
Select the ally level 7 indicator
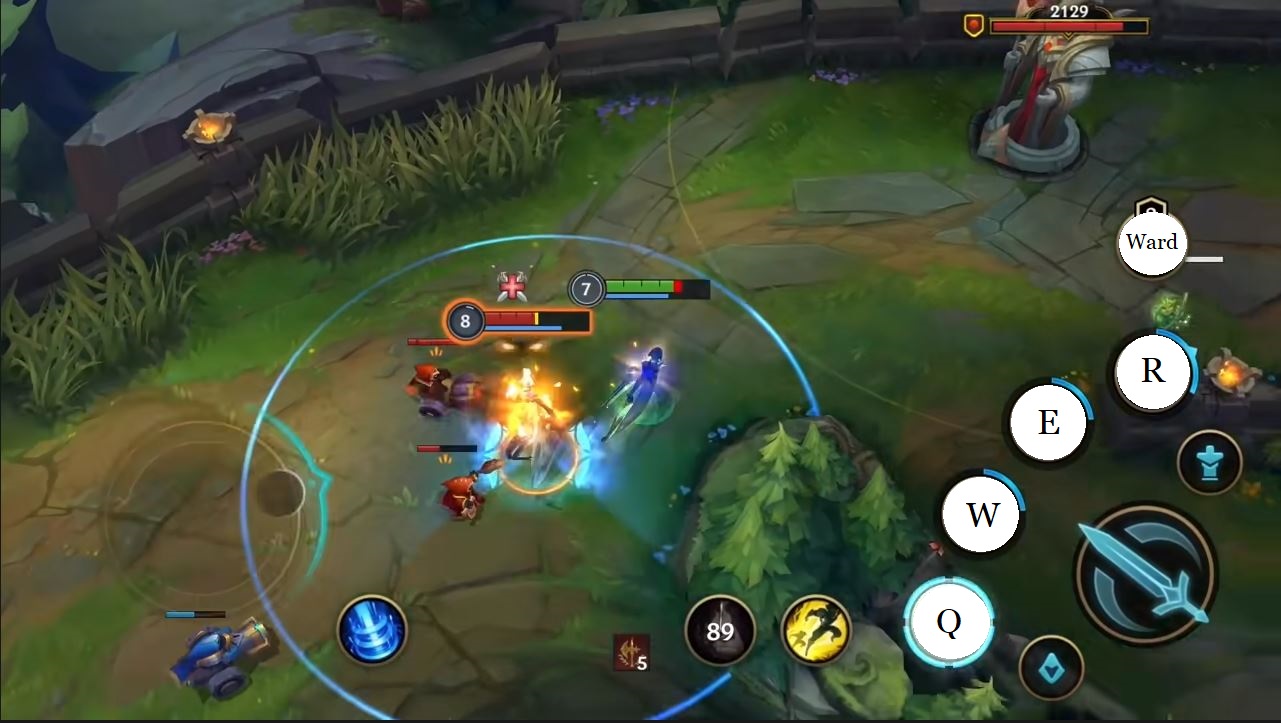[587, 290]
